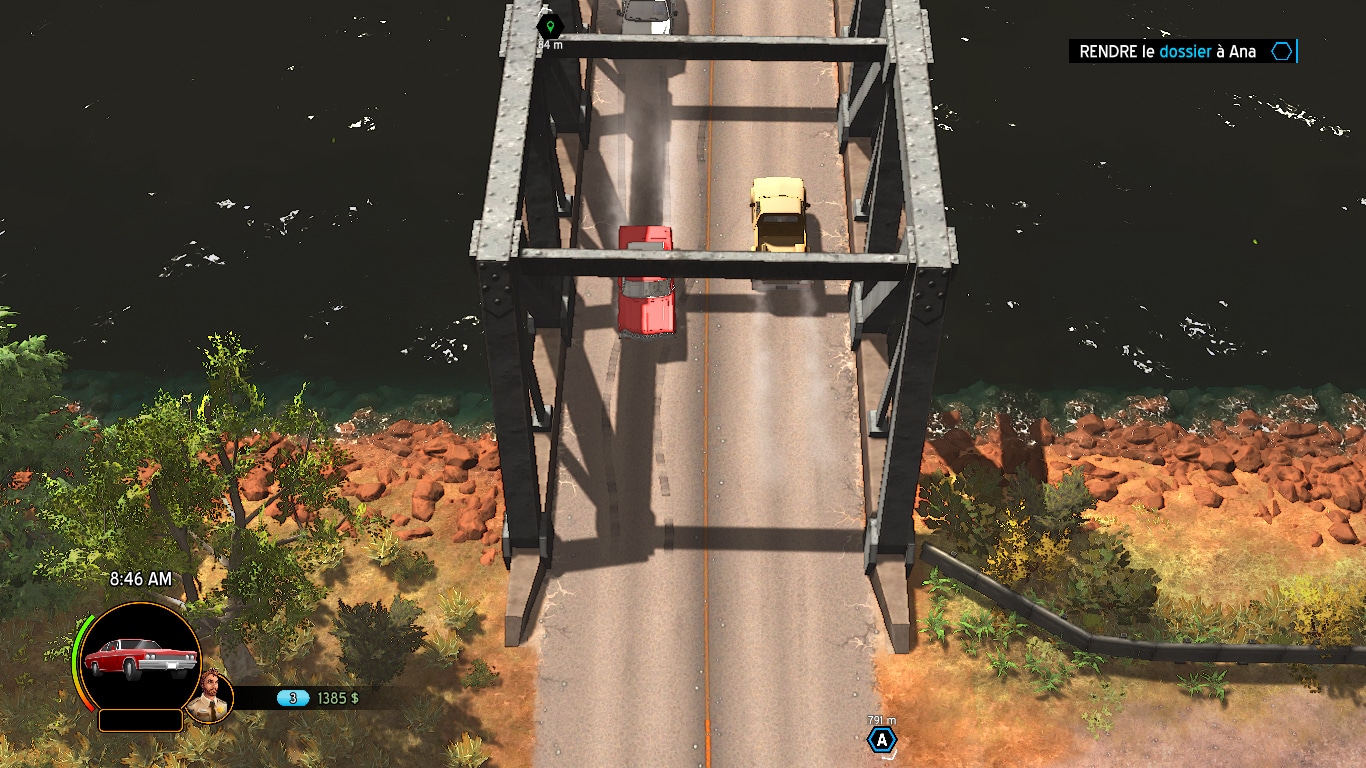The image size is (1366, 768).
Task: Select the hexagonal "A" objective marker
Action: pos(881,740)
